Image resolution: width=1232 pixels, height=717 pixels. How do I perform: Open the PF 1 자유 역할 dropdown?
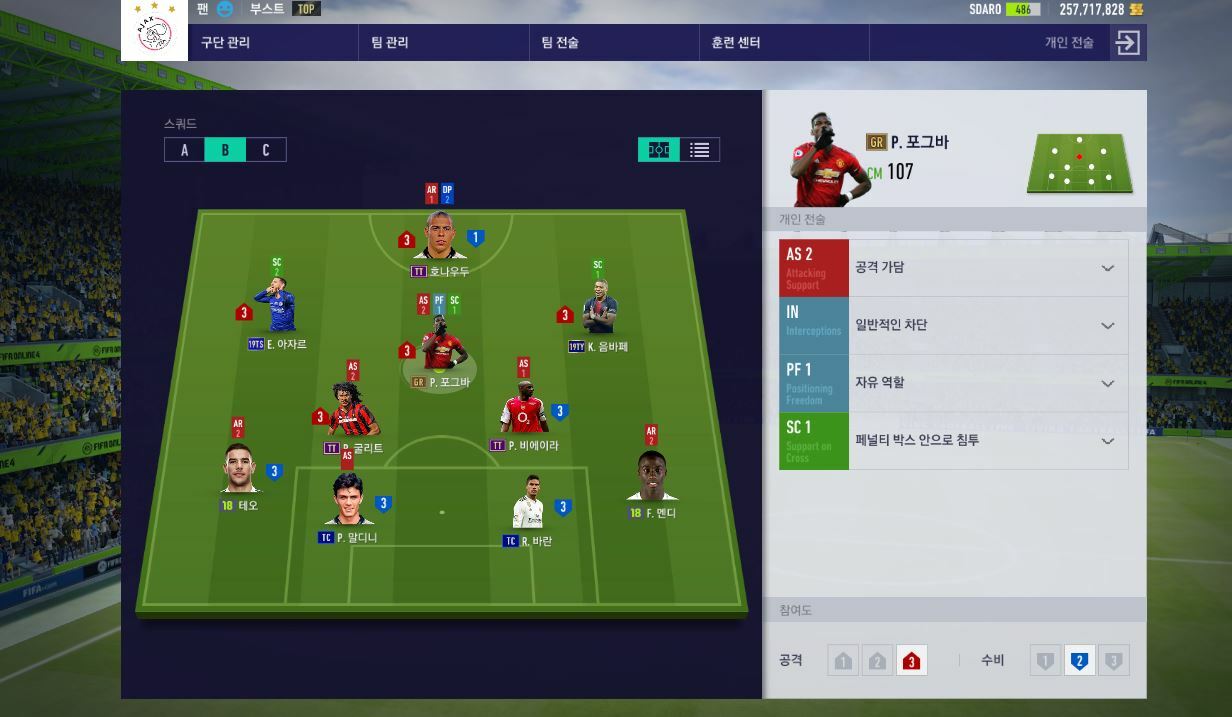tap(1107, 384)
